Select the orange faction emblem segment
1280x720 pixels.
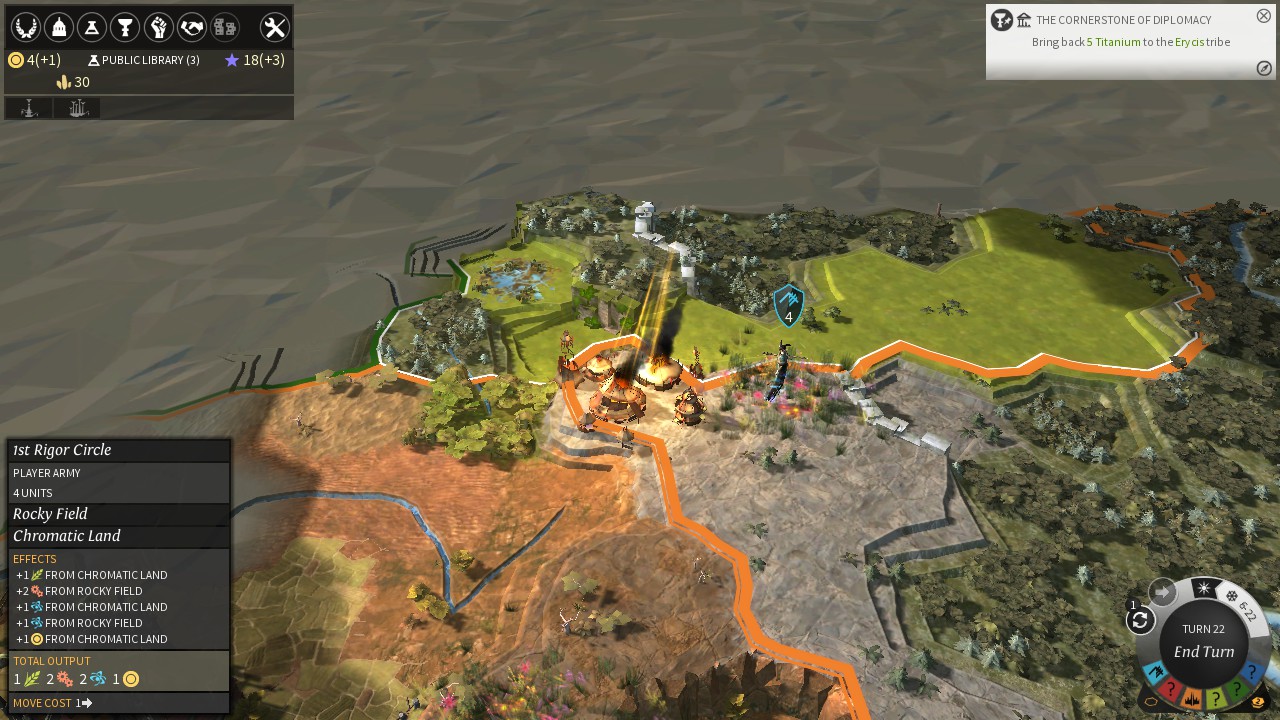click(x=1193, y=698)
